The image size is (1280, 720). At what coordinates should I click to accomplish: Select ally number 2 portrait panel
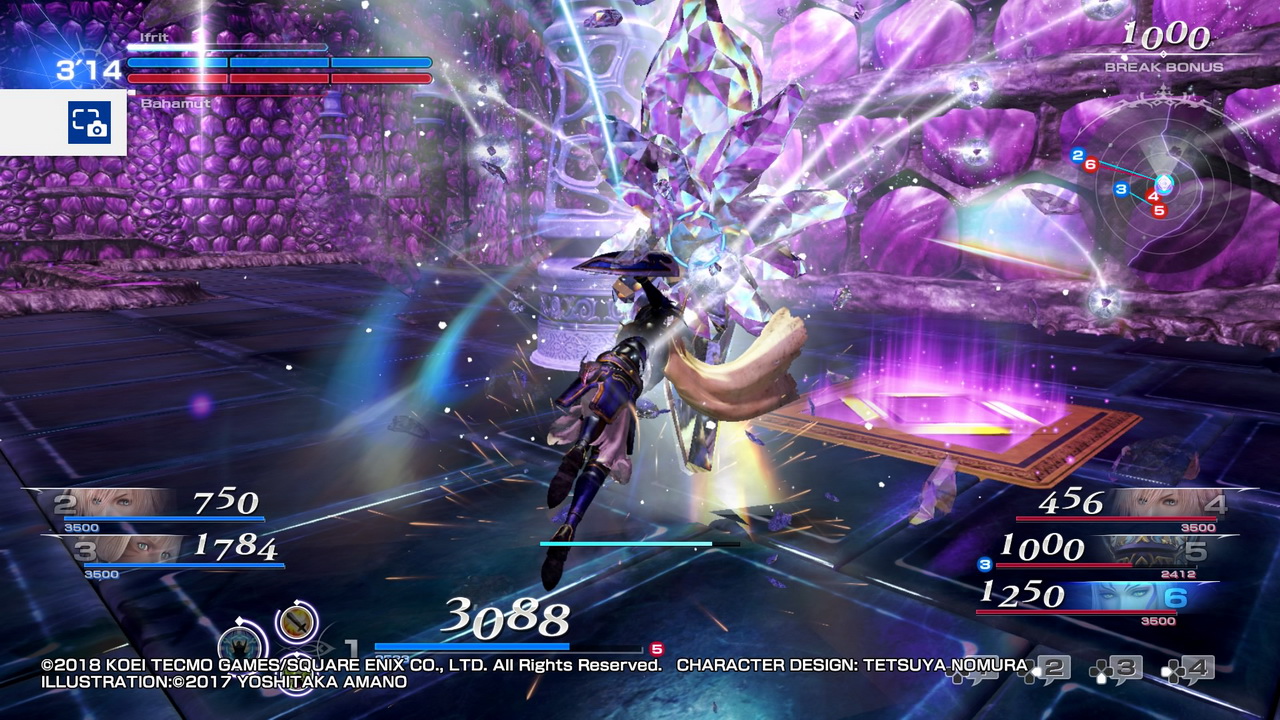point(110,503)
